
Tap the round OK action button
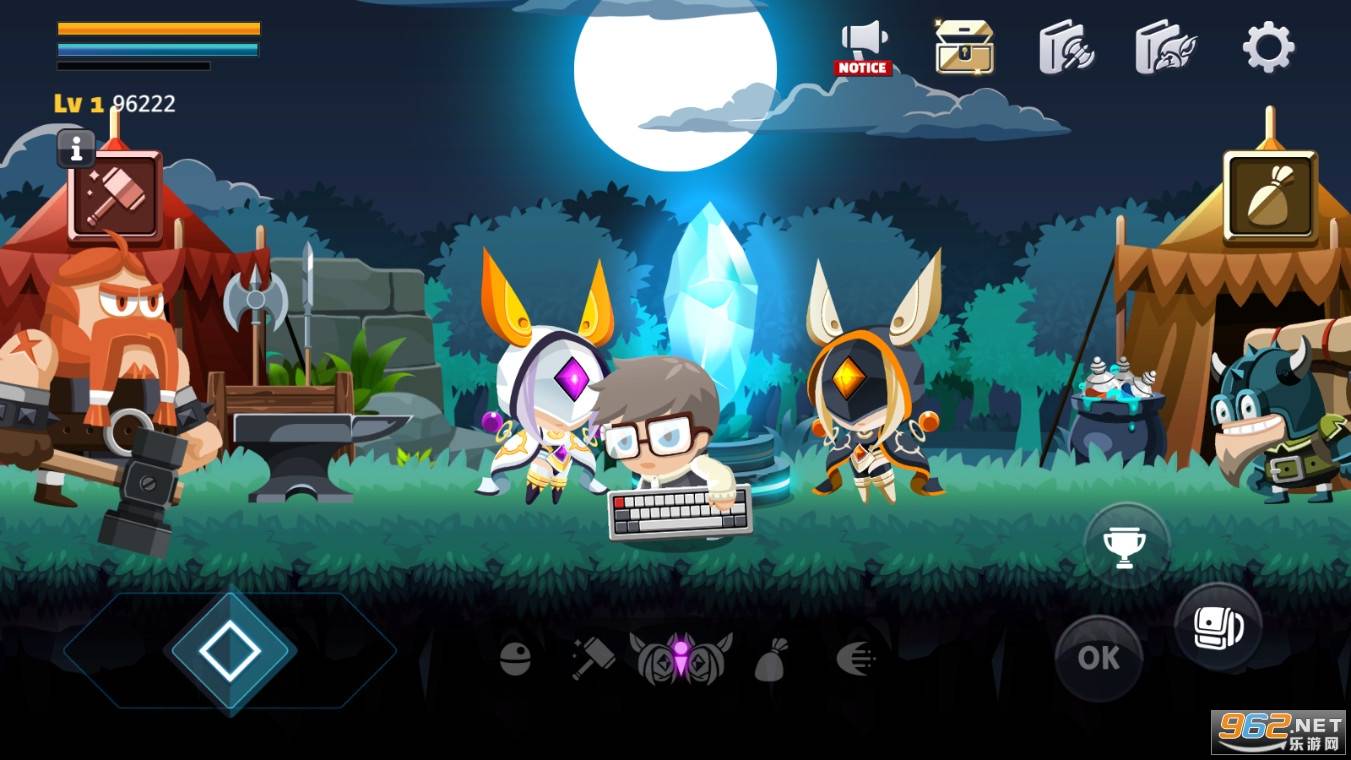tap(1098, 658)
